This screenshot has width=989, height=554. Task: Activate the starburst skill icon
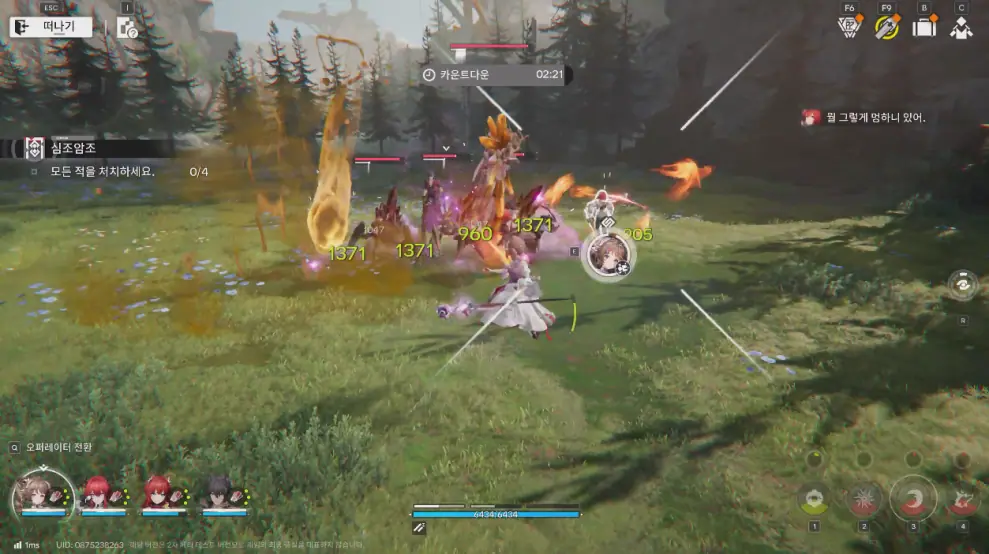click(x=863, y=497)
